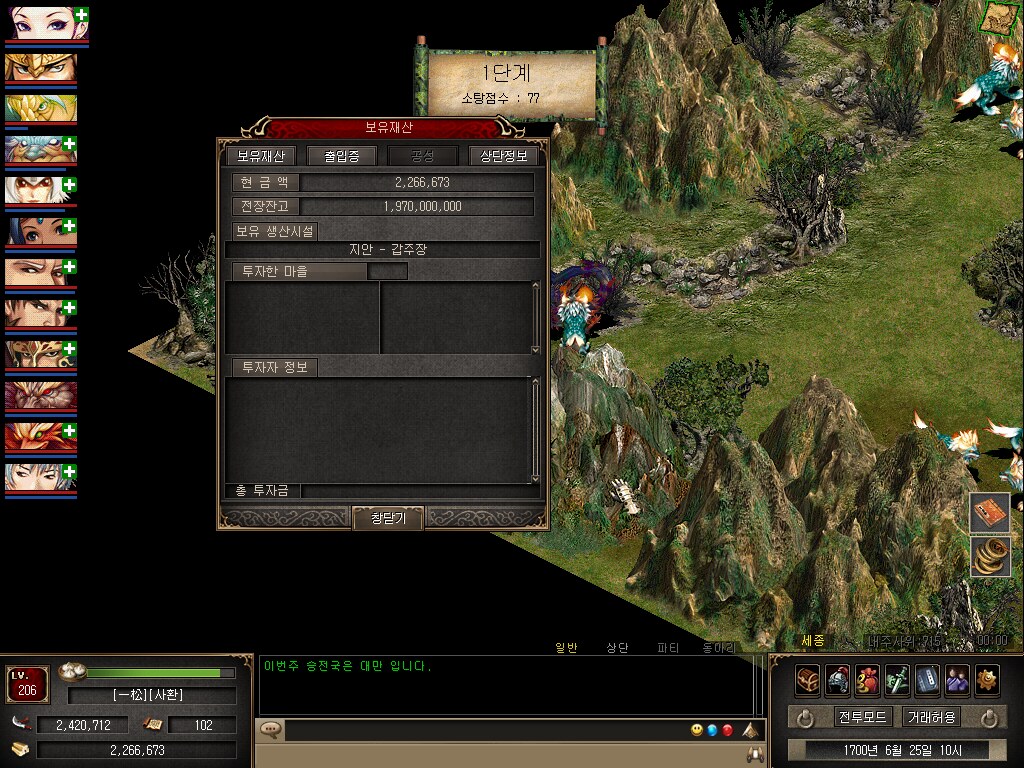Click the gold coin stack side button
Viewport: 1024px width, 768px height.
pyautogui.click(x=988, y=556)
